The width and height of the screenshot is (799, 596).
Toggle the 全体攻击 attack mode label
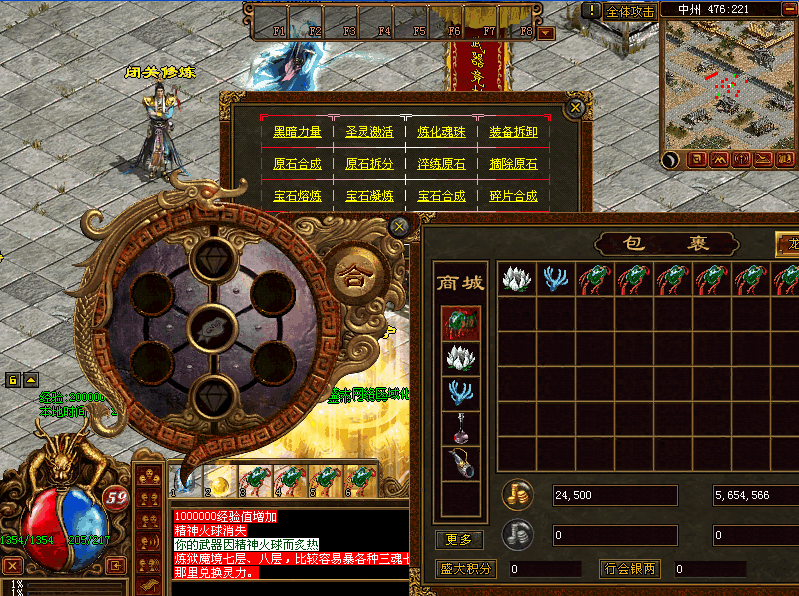tap(631, 11)
